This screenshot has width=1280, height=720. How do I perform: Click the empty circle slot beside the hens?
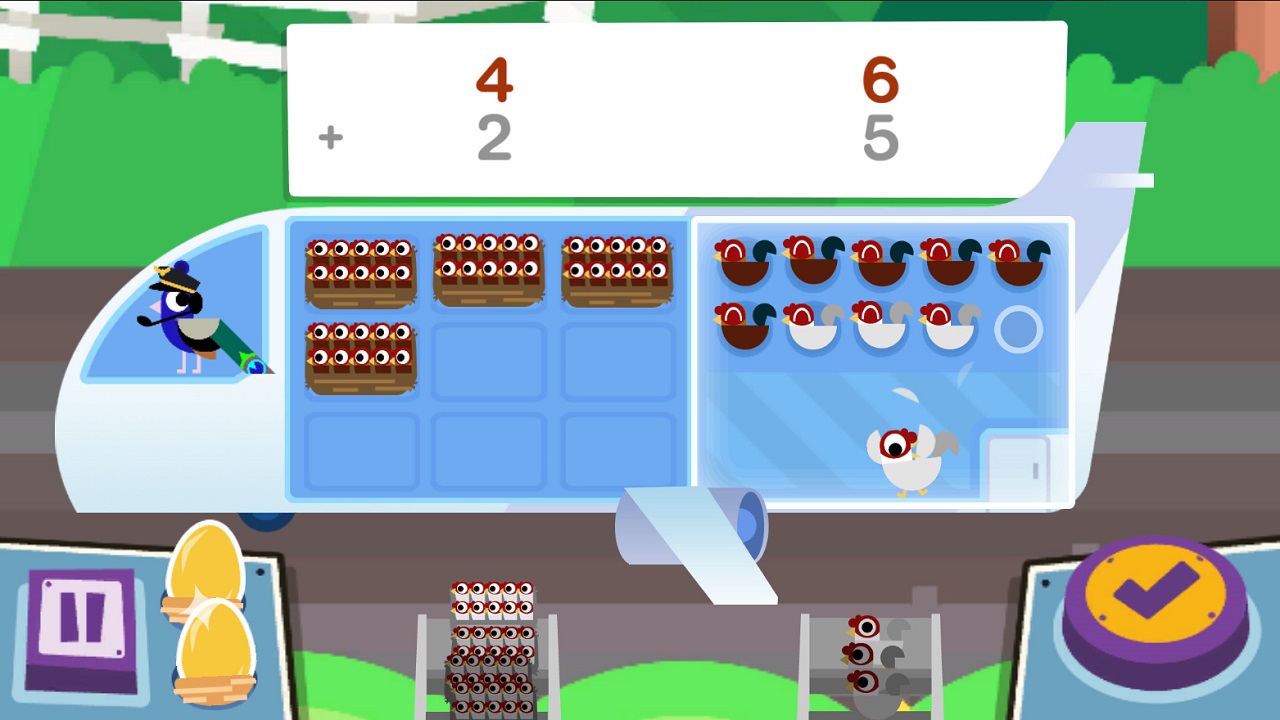coord(1018,327)
